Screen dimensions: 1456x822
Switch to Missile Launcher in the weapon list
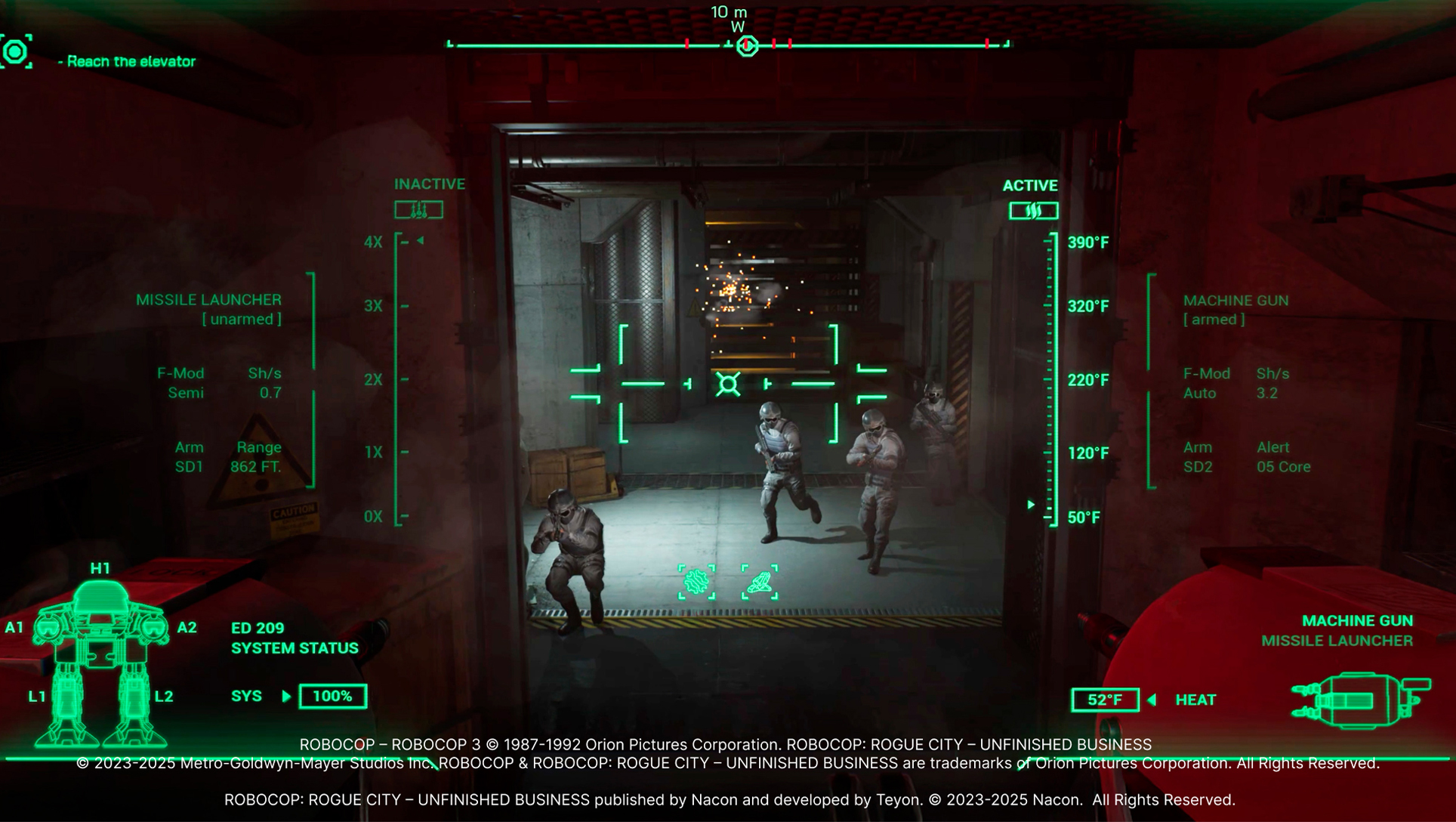pyautogui.click(x=1336, y=641)
